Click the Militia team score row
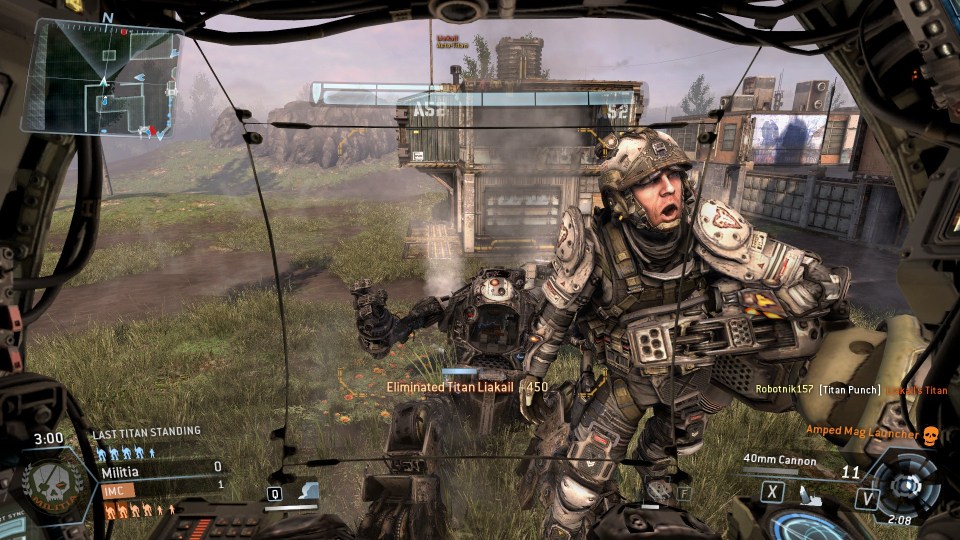The image size is (960, 540). point(160,468)
